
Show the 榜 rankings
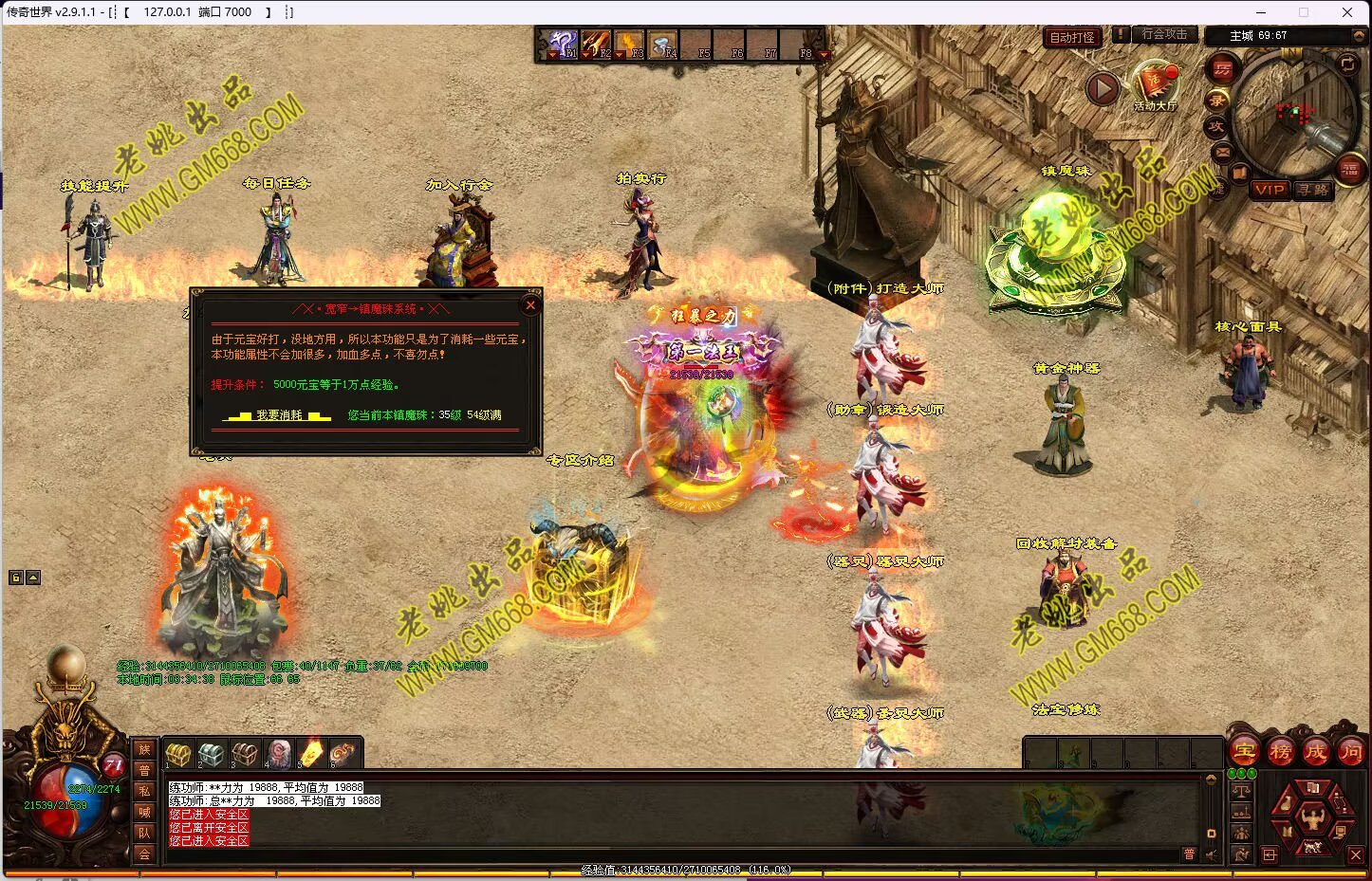tap(1280, 752)
